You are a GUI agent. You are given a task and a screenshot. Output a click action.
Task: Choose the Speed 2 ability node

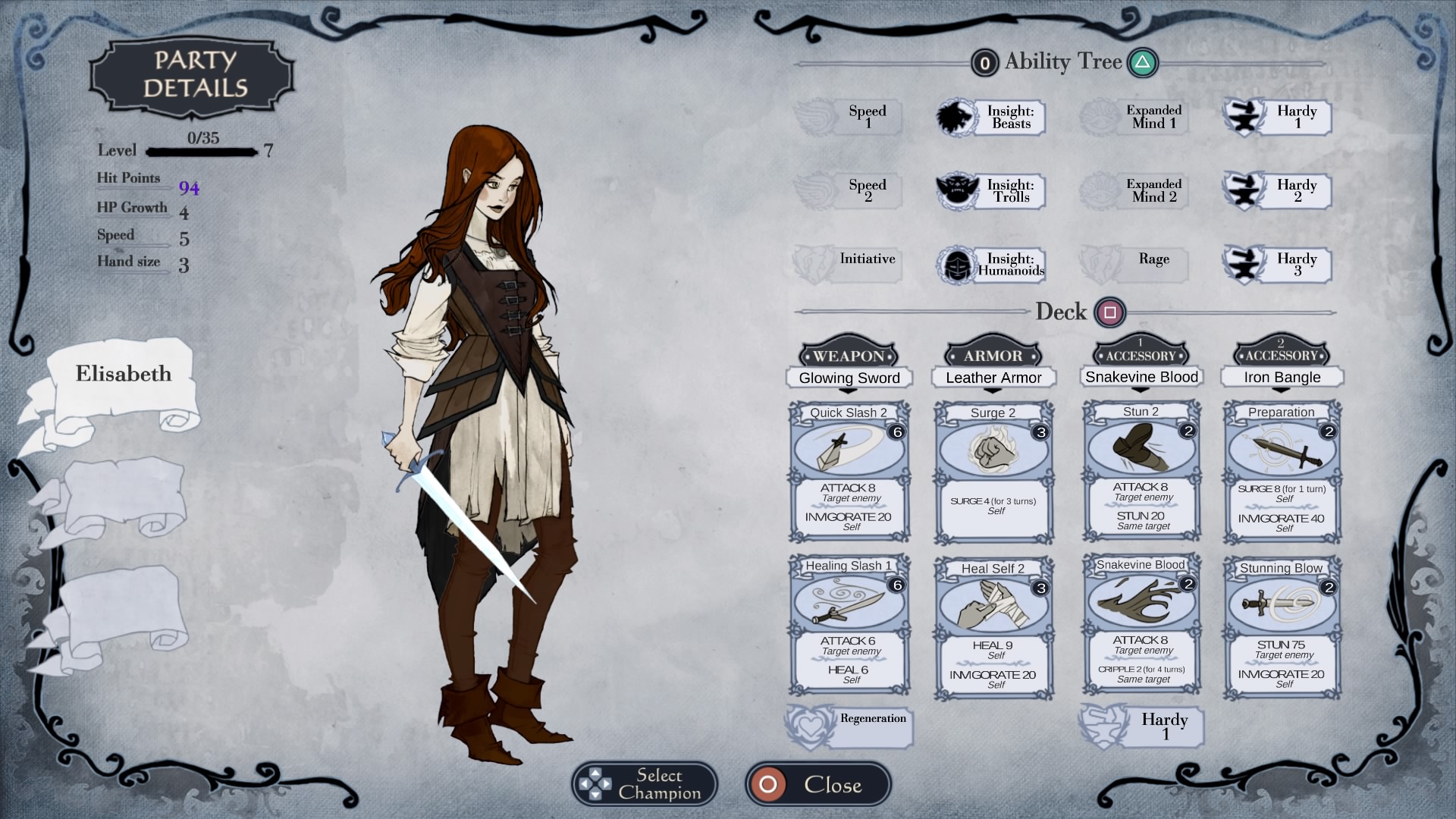coord(849,190)
